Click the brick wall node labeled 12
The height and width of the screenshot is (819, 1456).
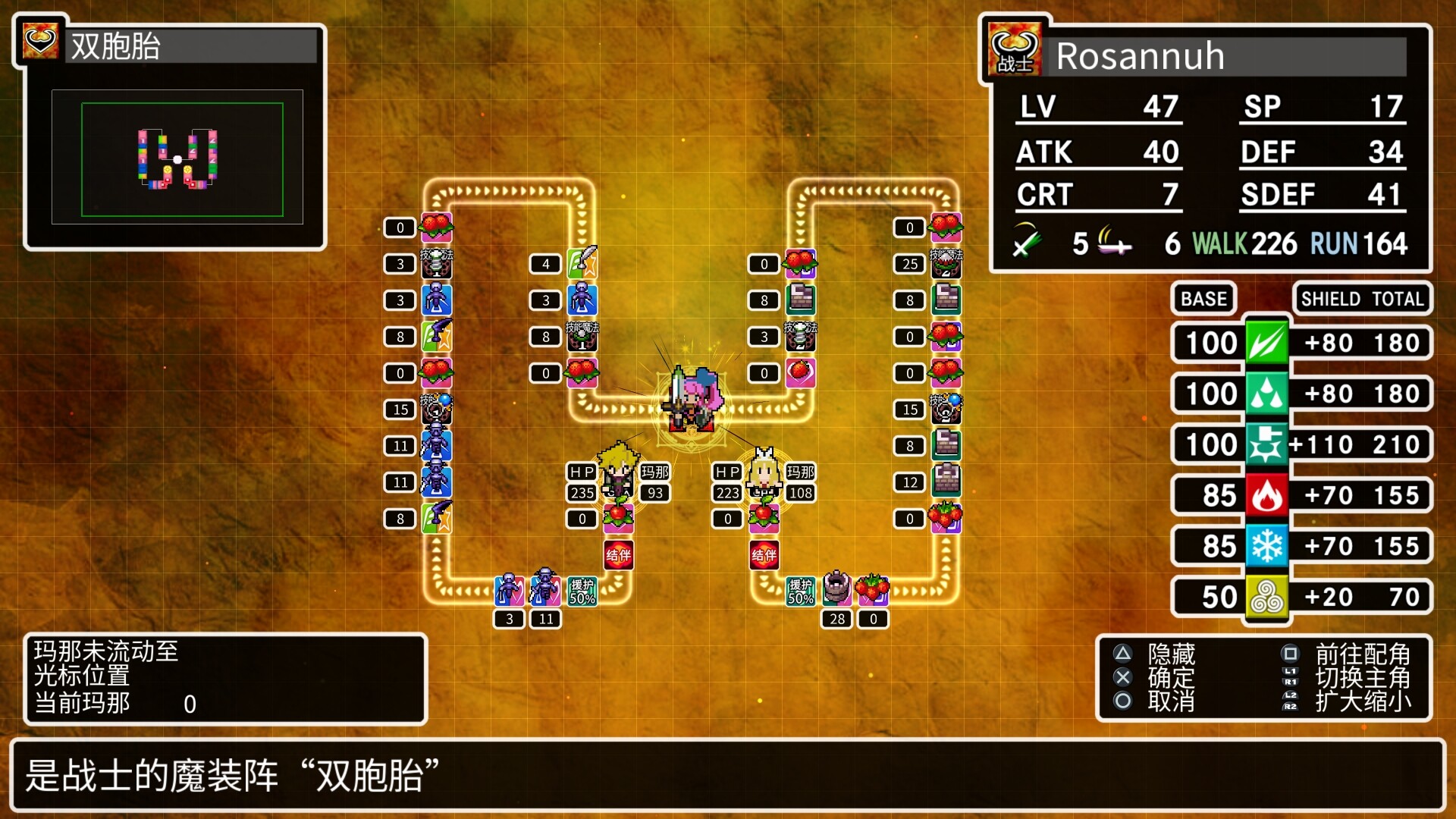[x=946, y=482]
